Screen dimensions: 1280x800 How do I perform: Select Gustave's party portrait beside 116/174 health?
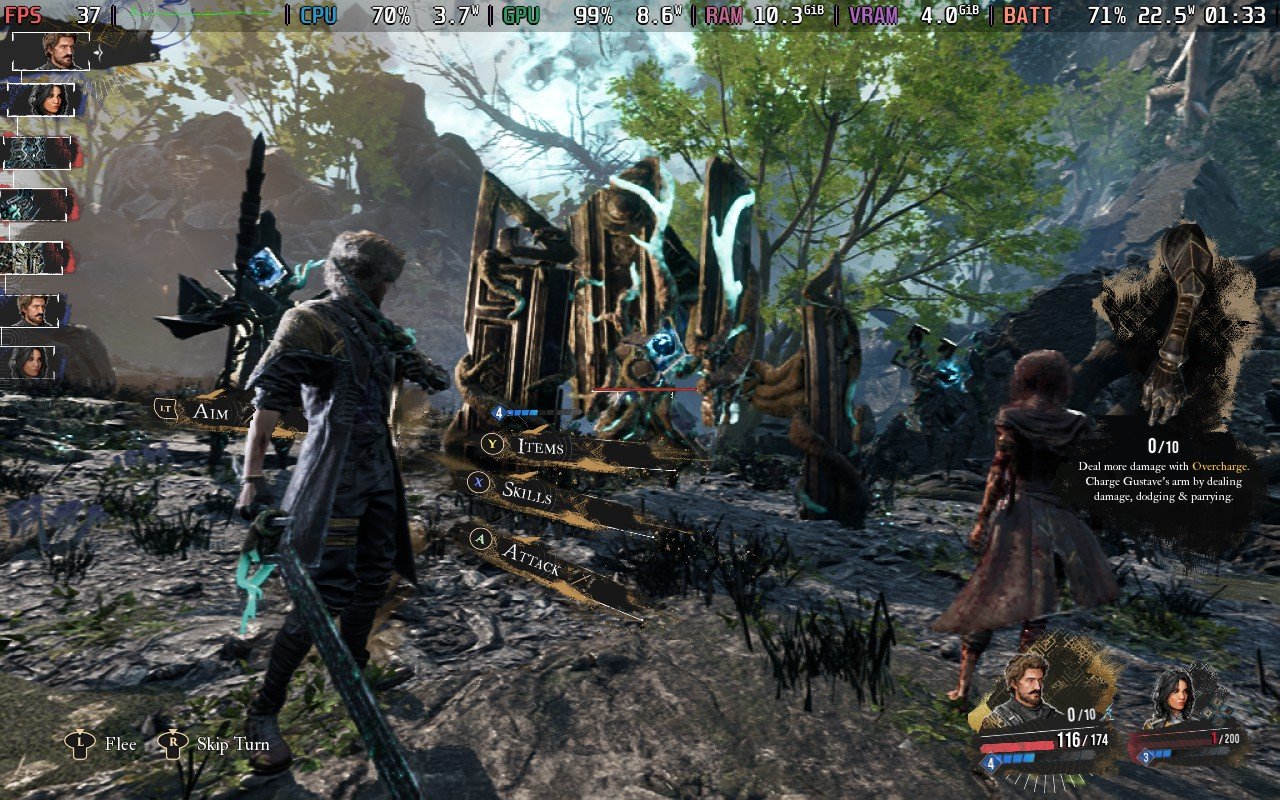tap(1026, 689)
